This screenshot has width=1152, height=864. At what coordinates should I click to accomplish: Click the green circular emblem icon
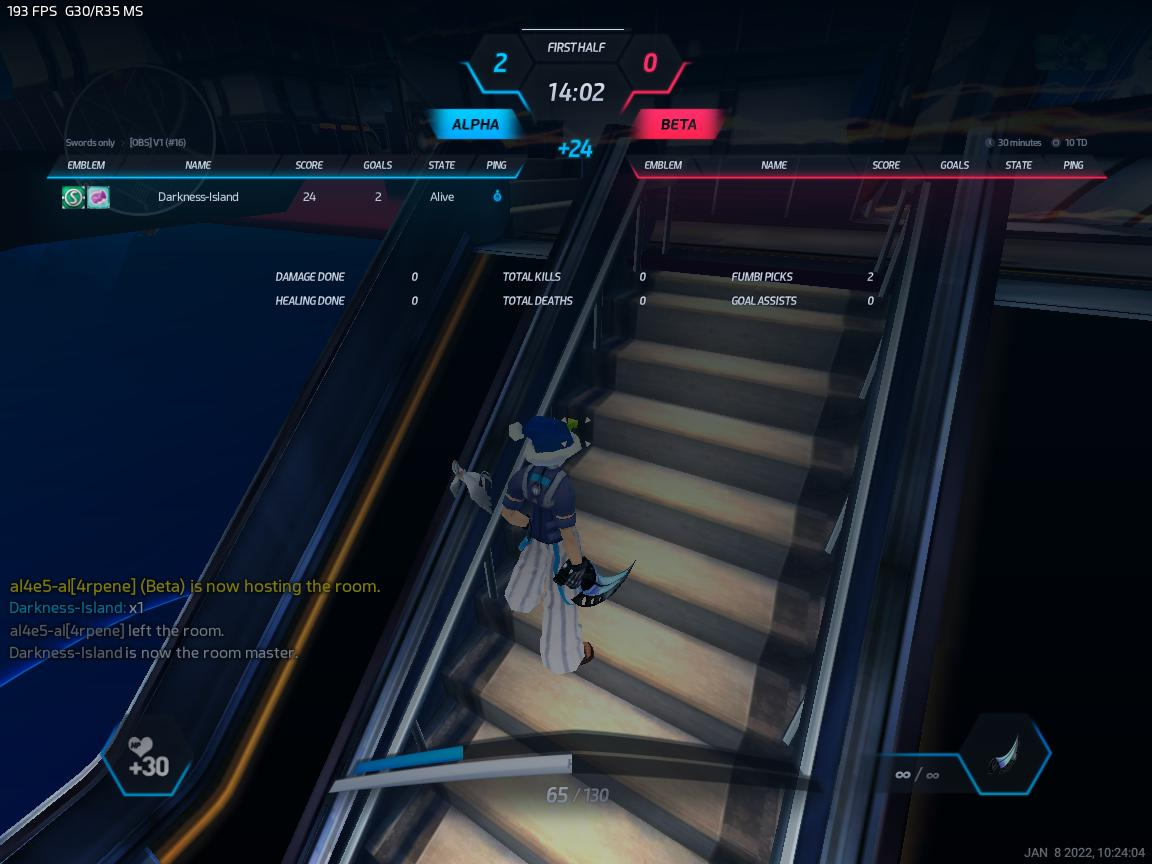73,197
